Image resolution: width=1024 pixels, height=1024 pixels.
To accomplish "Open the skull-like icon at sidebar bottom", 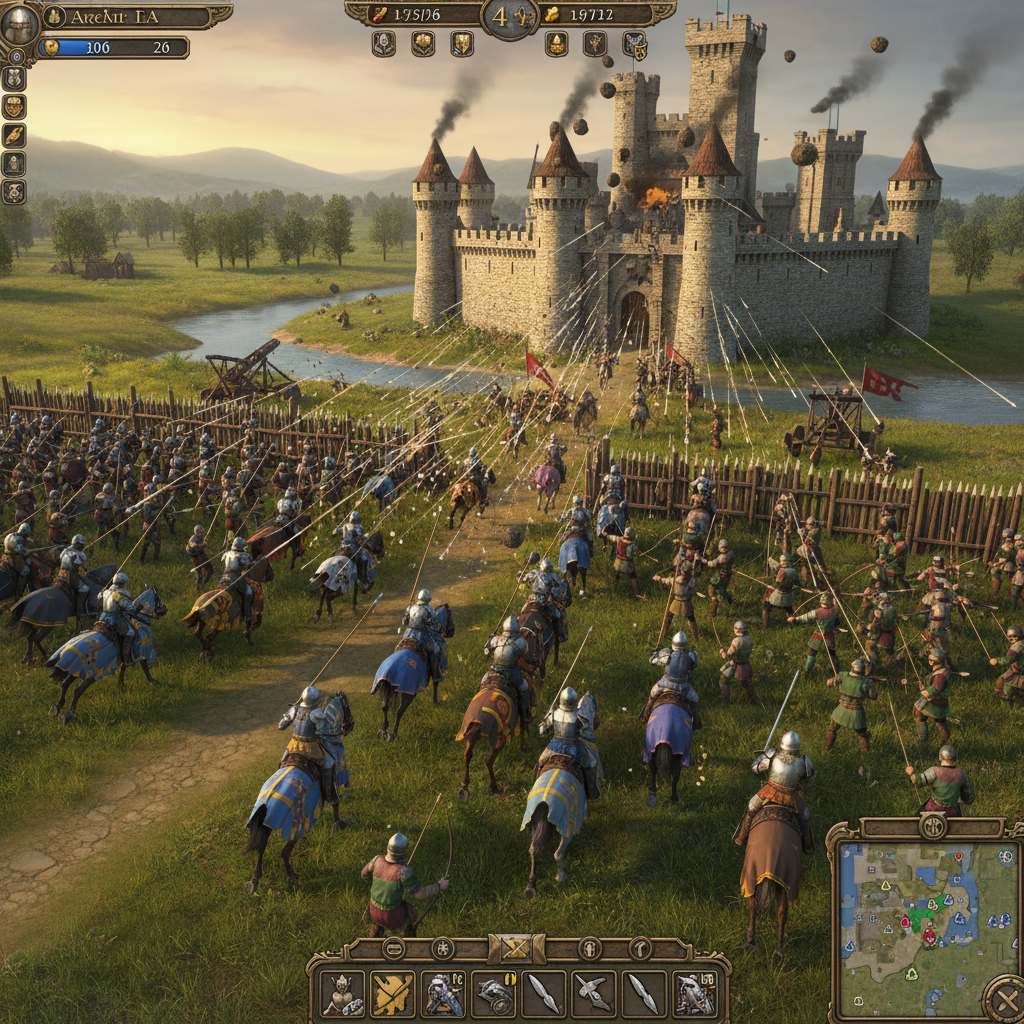I will (x=14, y=191).
